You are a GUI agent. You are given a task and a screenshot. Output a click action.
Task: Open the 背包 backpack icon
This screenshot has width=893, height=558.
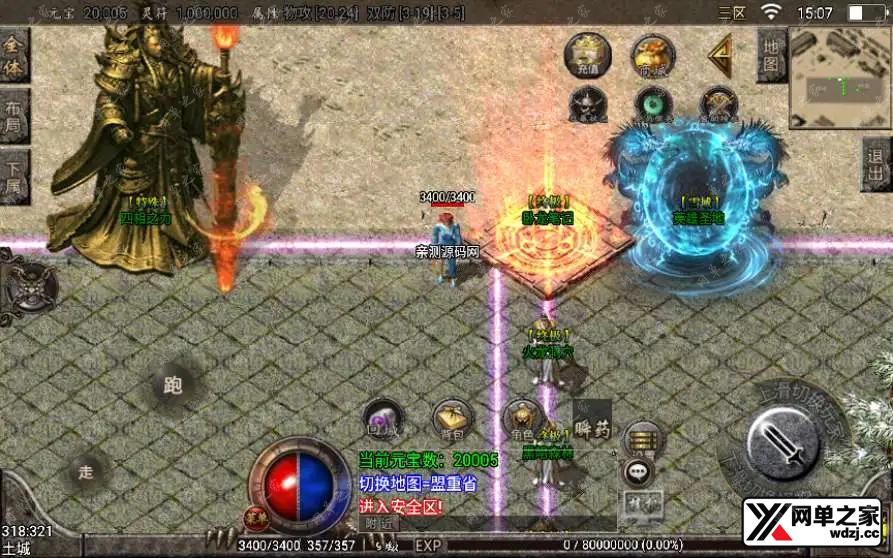coord(452,420)
